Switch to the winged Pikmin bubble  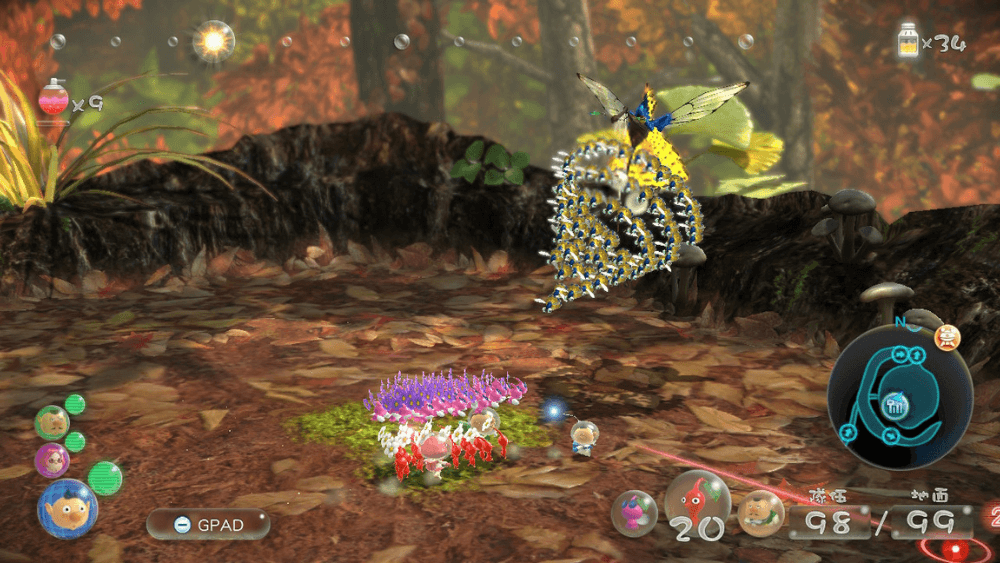[634, 514]
